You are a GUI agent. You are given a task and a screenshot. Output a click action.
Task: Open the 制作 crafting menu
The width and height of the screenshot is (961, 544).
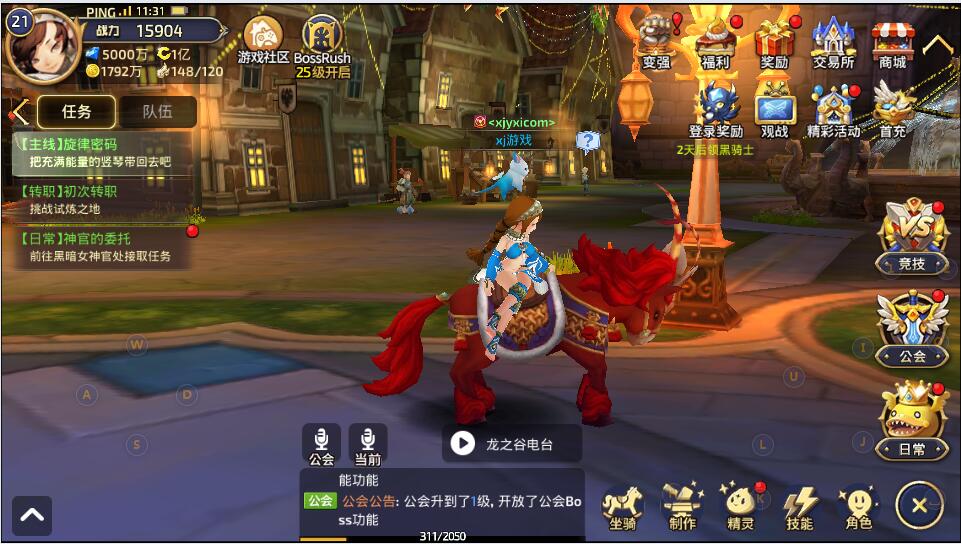click(x=682, y=505)
